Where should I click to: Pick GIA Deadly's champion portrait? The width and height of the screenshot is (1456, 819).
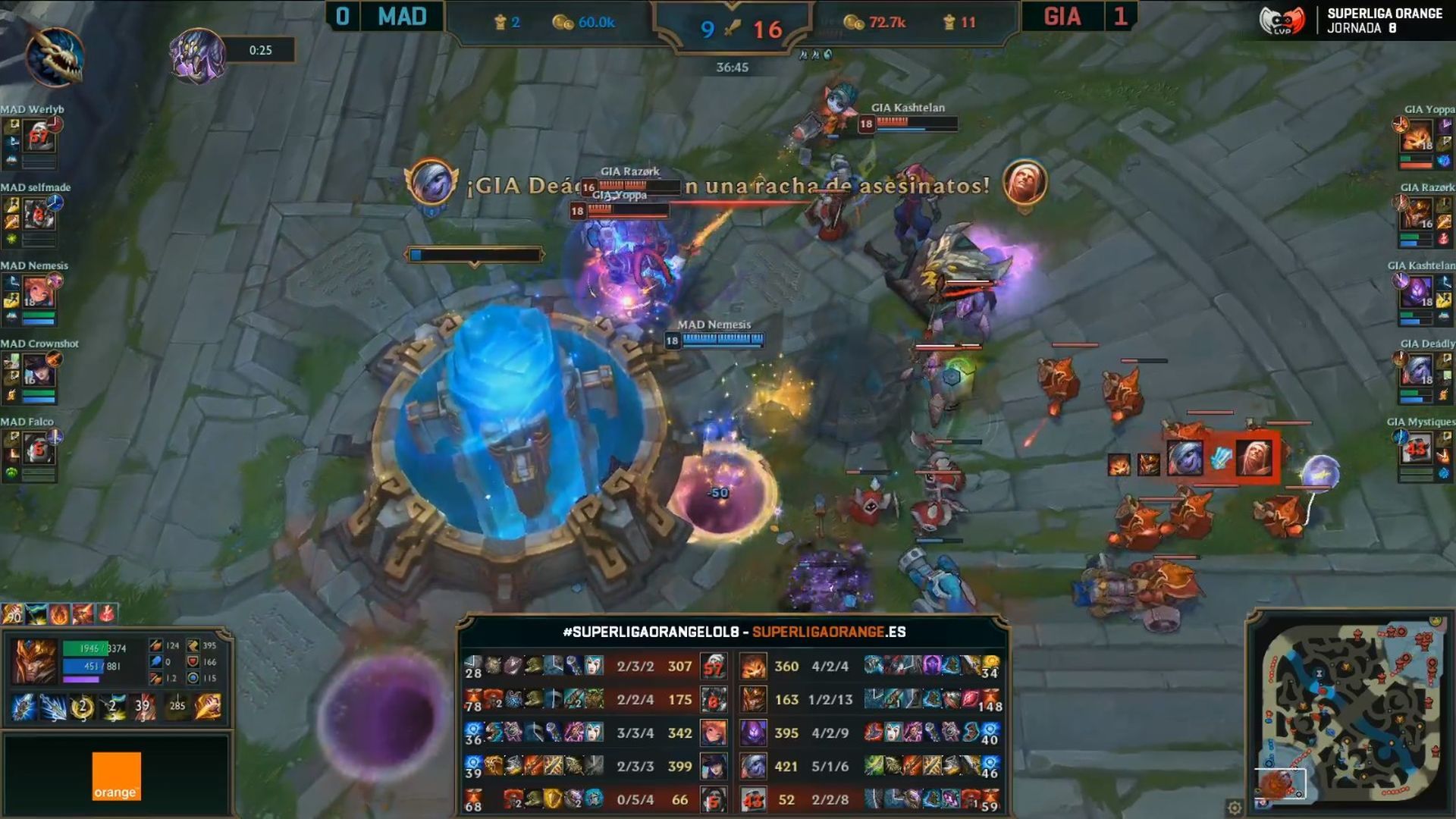point(1416,371)
